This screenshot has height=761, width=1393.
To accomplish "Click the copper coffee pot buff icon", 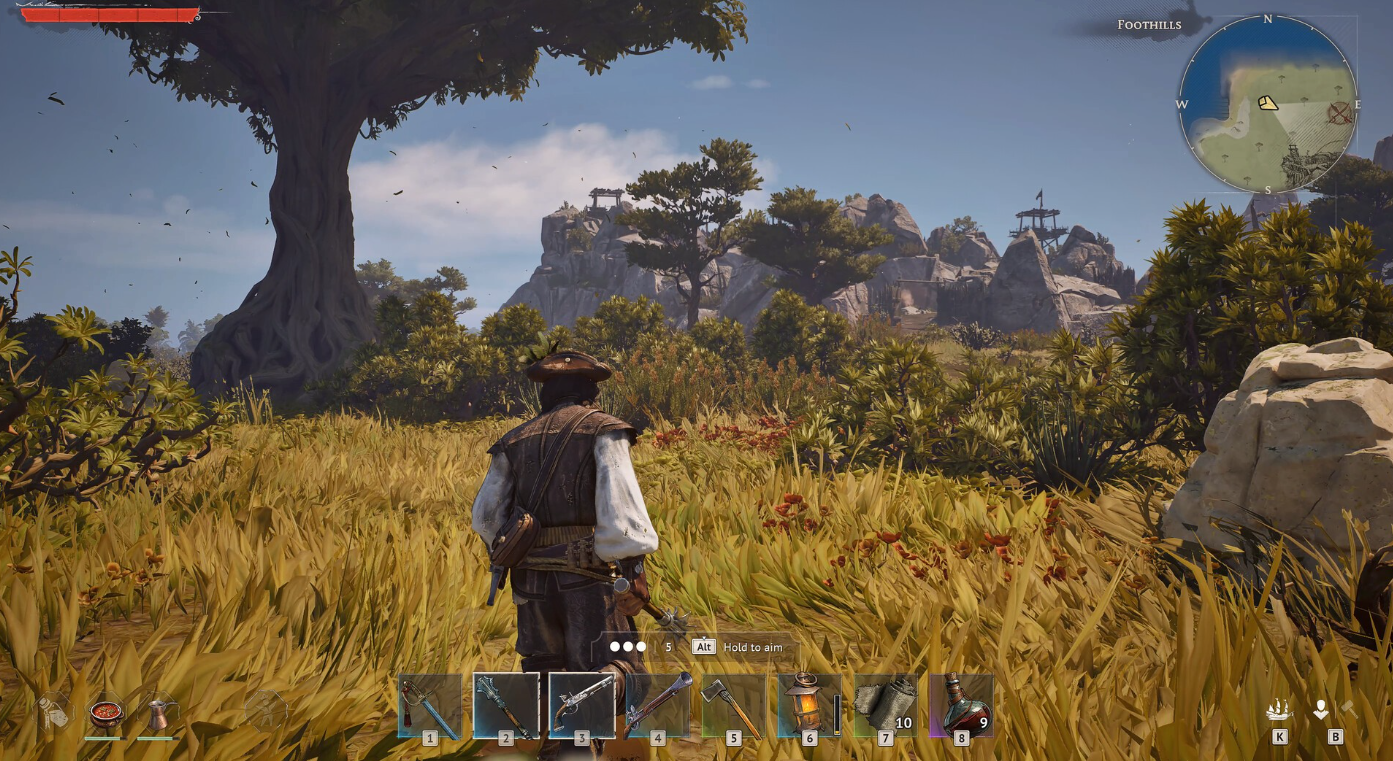I will point(157,714).
